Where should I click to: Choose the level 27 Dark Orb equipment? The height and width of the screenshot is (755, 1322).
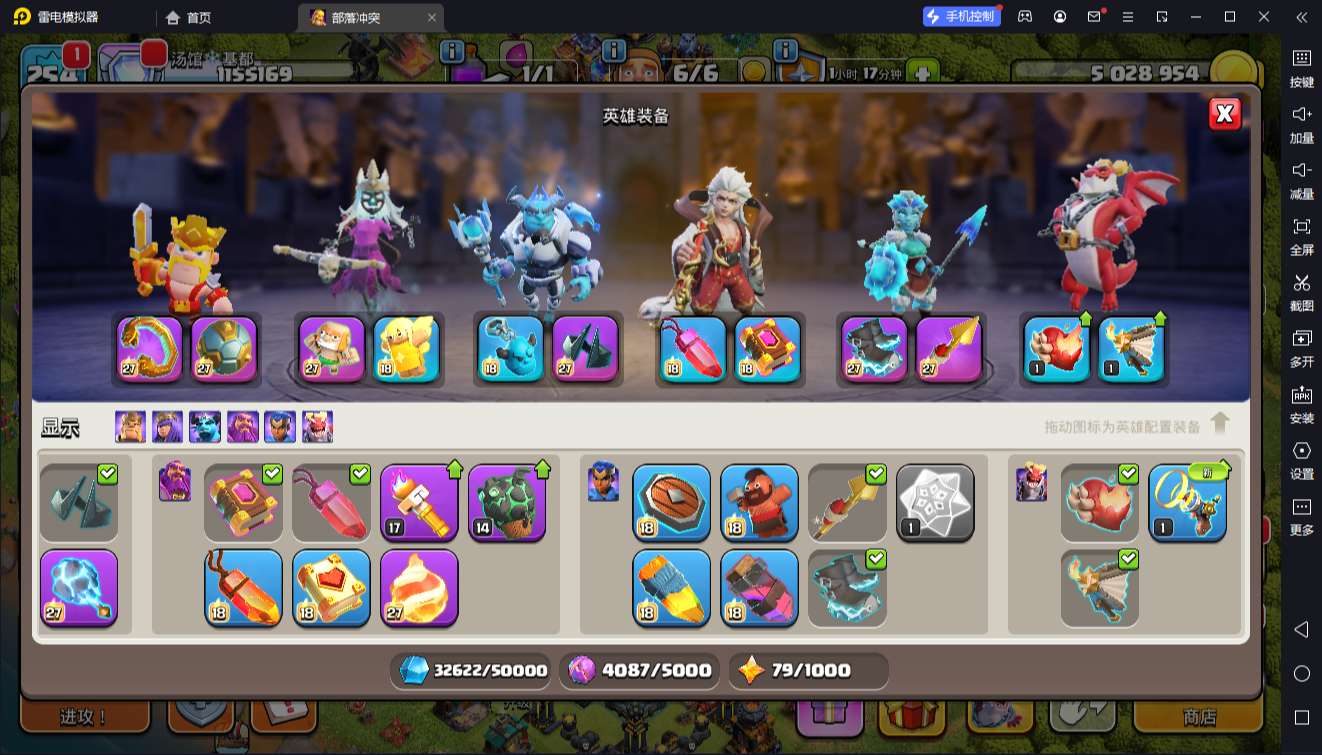(79, 587)
